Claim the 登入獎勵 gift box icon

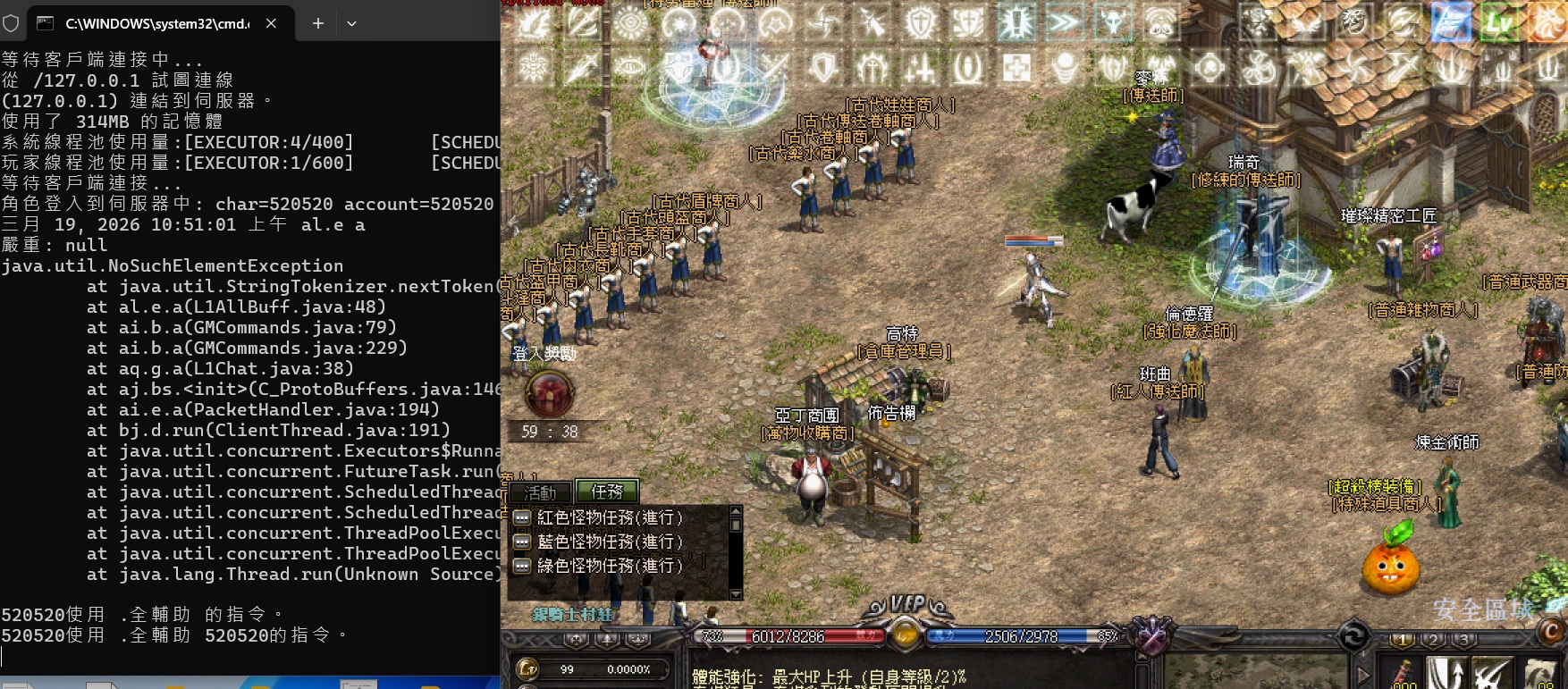549,392
